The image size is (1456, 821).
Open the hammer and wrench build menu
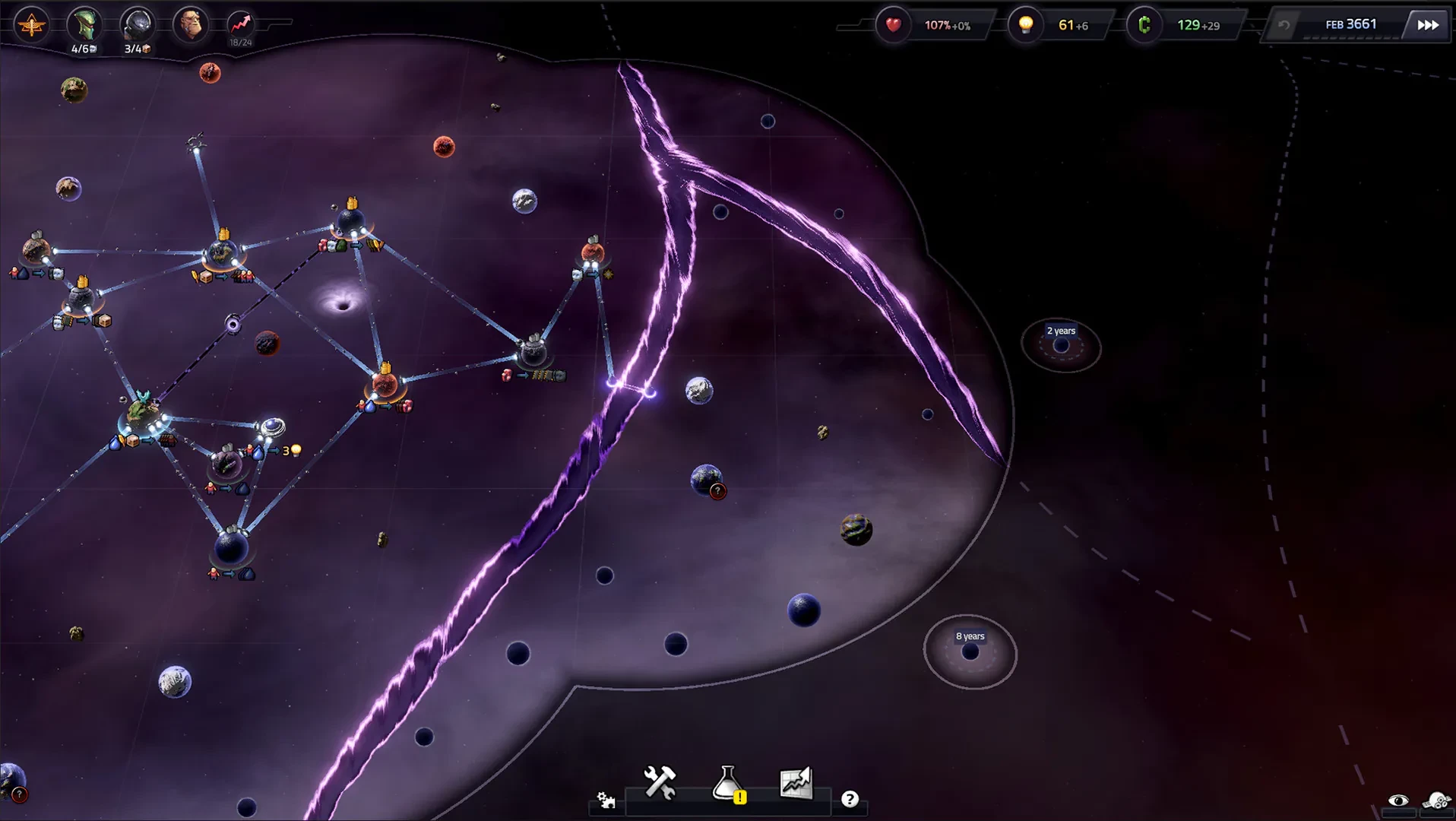click(x=660, y=782)
